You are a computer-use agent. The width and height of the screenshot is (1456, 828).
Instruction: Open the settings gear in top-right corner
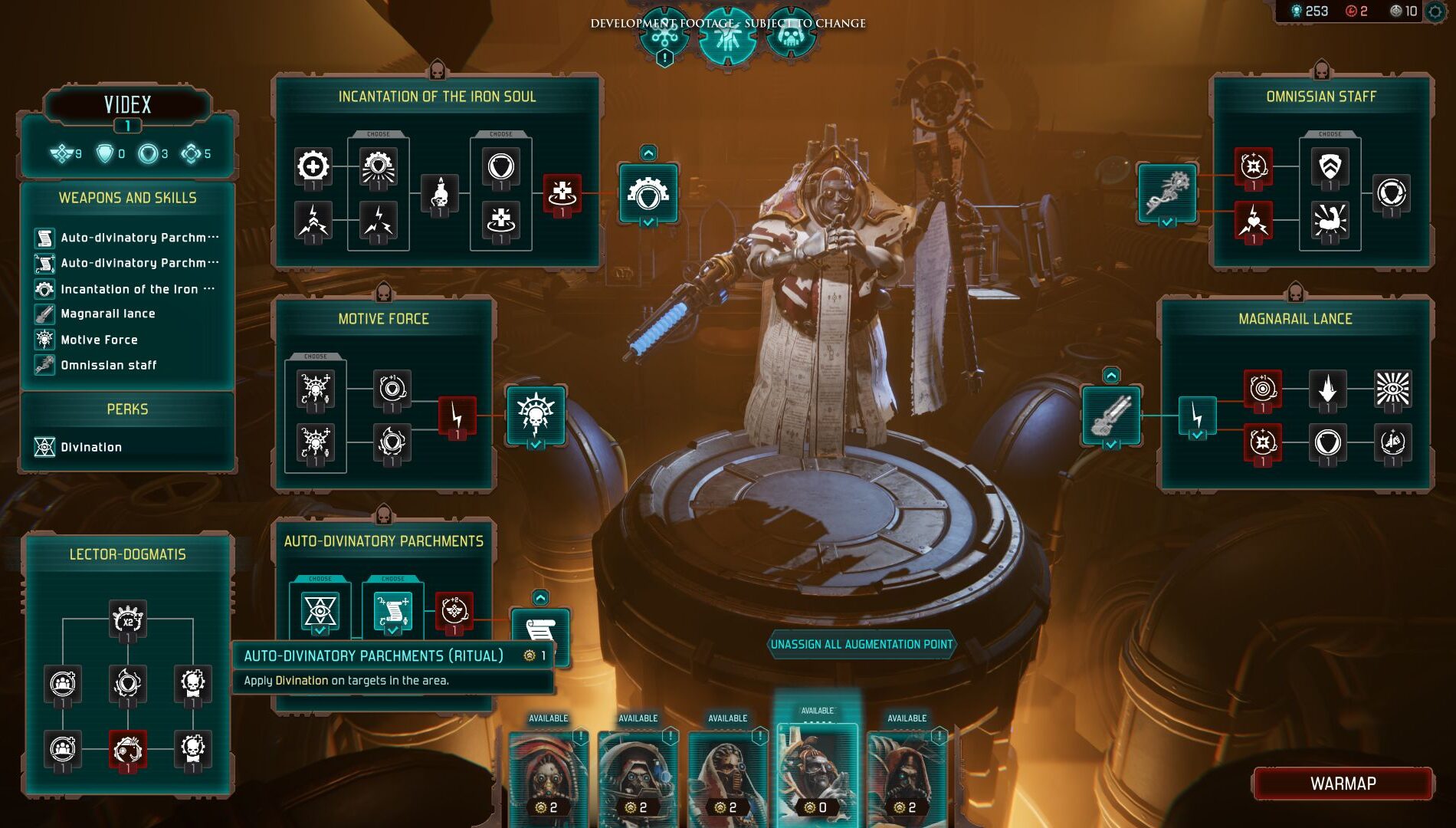1435,11
